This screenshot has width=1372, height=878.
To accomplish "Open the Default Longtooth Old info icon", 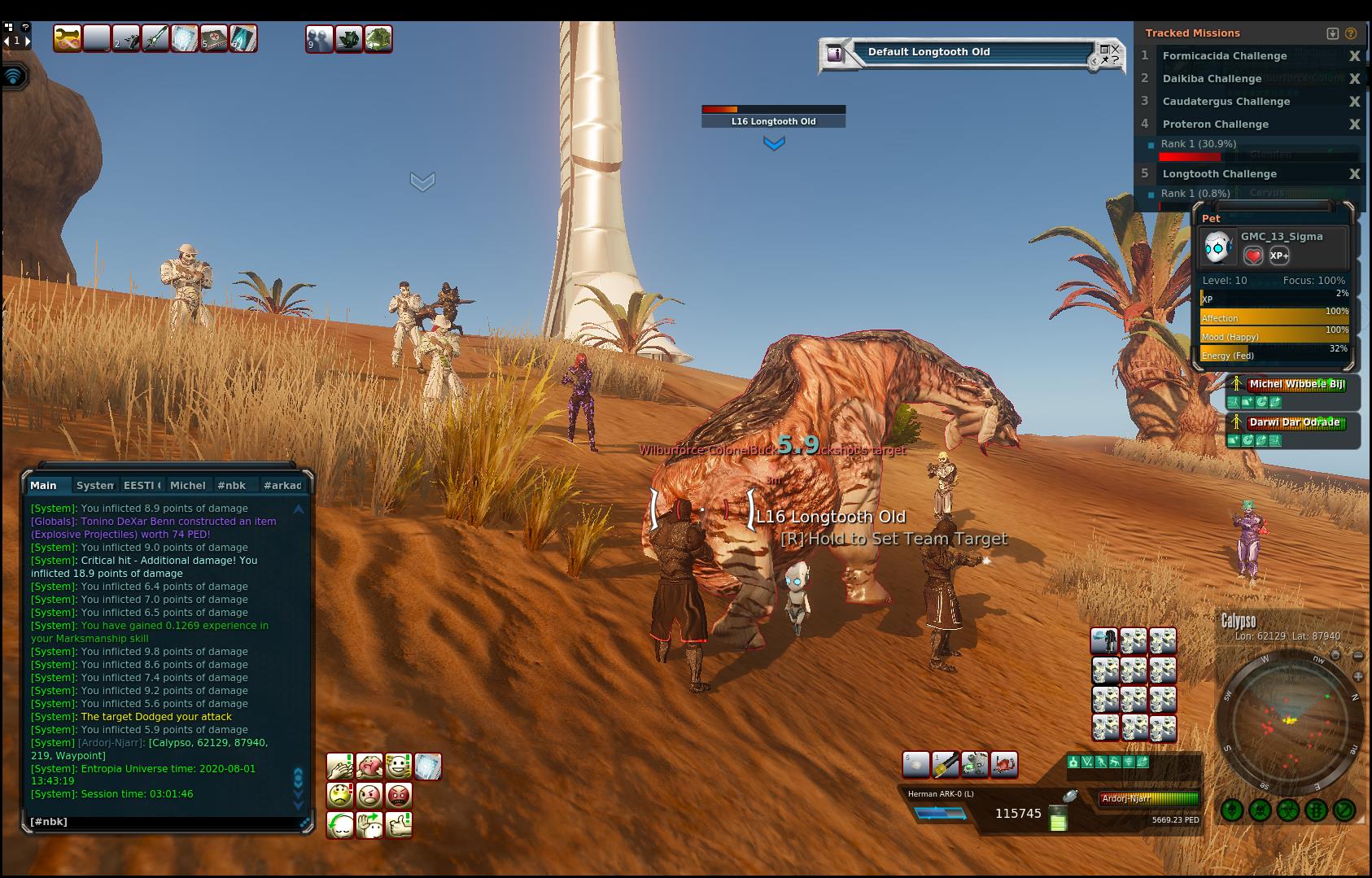I will coord(834,54).
